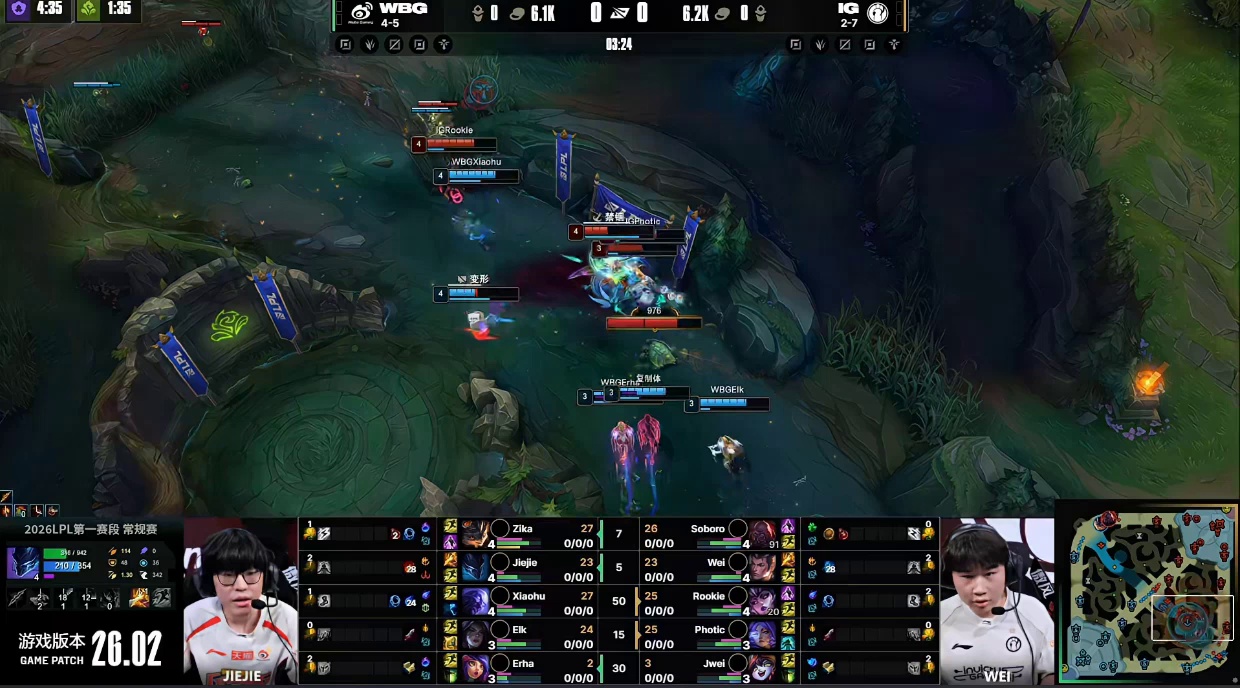Viewport: 1240px width, 688px height.
Task: Click the IG team logo
Action: click(878, 13)
